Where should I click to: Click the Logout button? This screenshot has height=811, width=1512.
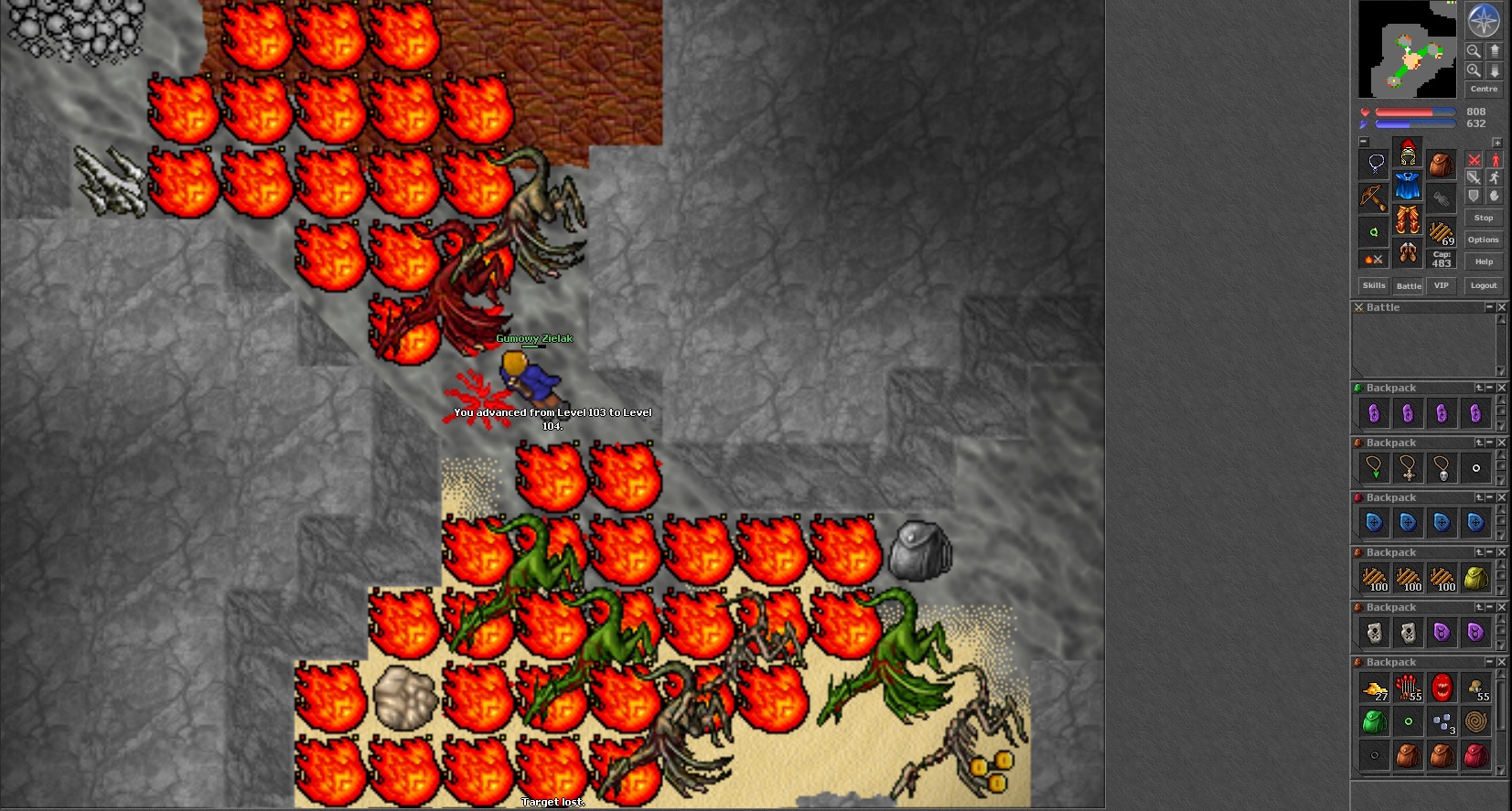pos(1484,285)
